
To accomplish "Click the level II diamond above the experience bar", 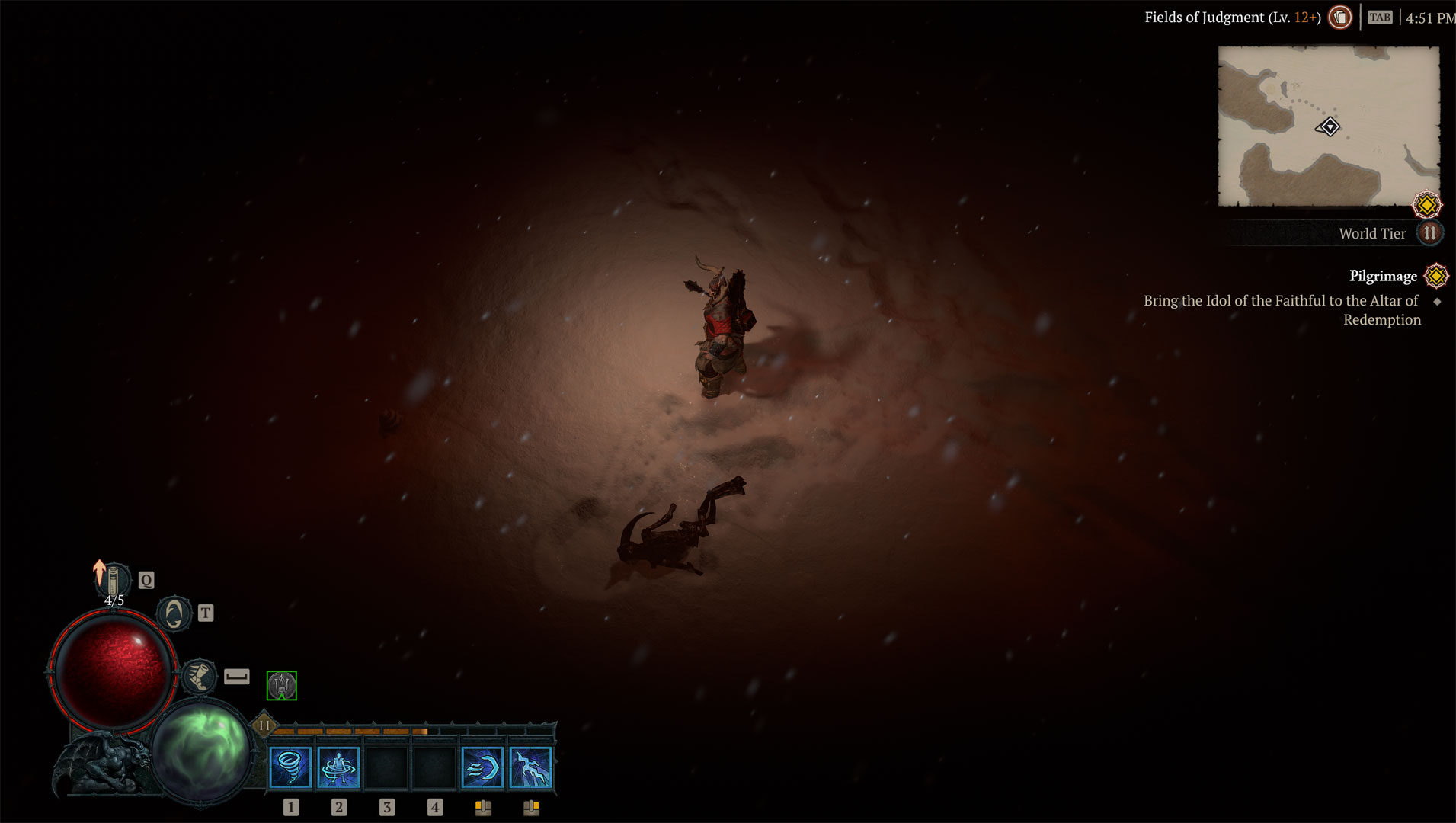I will point(264,725).
